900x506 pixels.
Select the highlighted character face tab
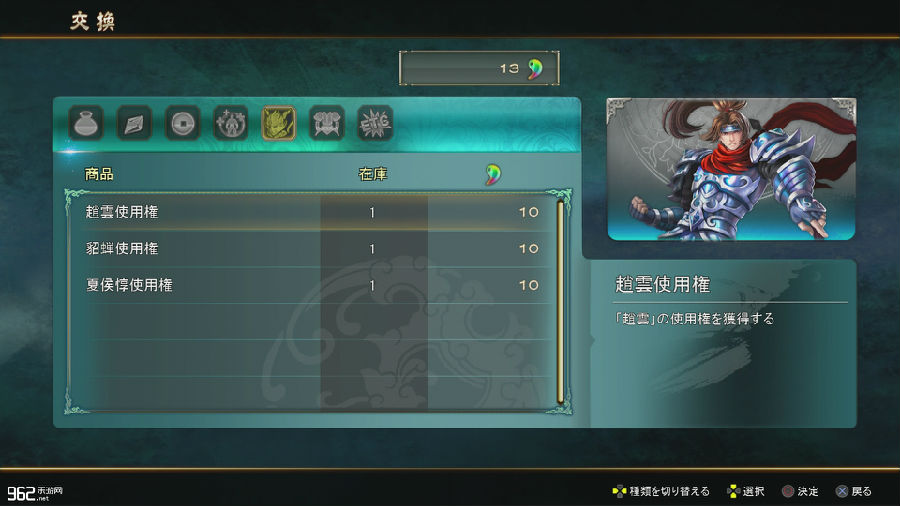click(278, 123)
